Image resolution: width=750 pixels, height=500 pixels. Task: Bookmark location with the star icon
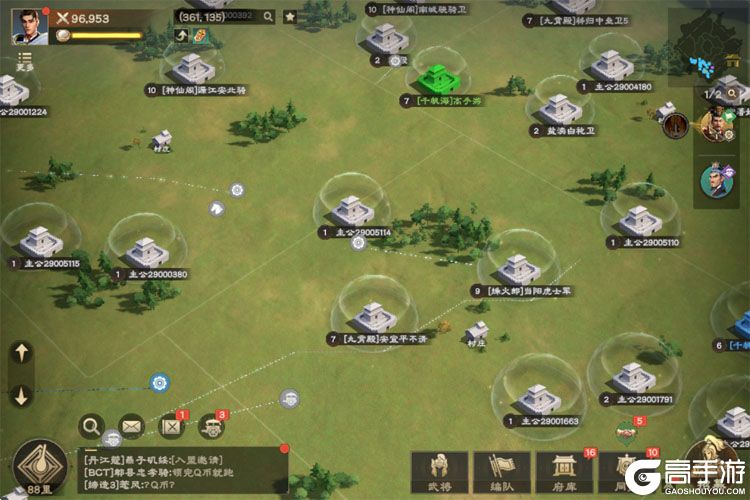point(289,17)
